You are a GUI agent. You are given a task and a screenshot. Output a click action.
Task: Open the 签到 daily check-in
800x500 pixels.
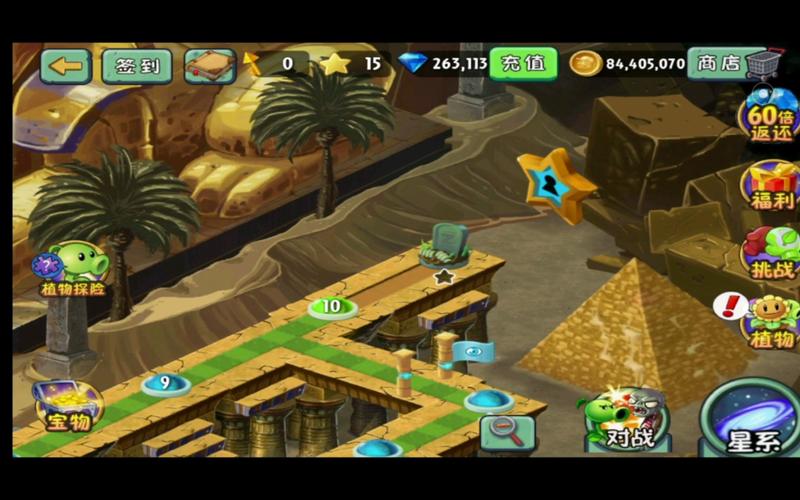(137, 66)
